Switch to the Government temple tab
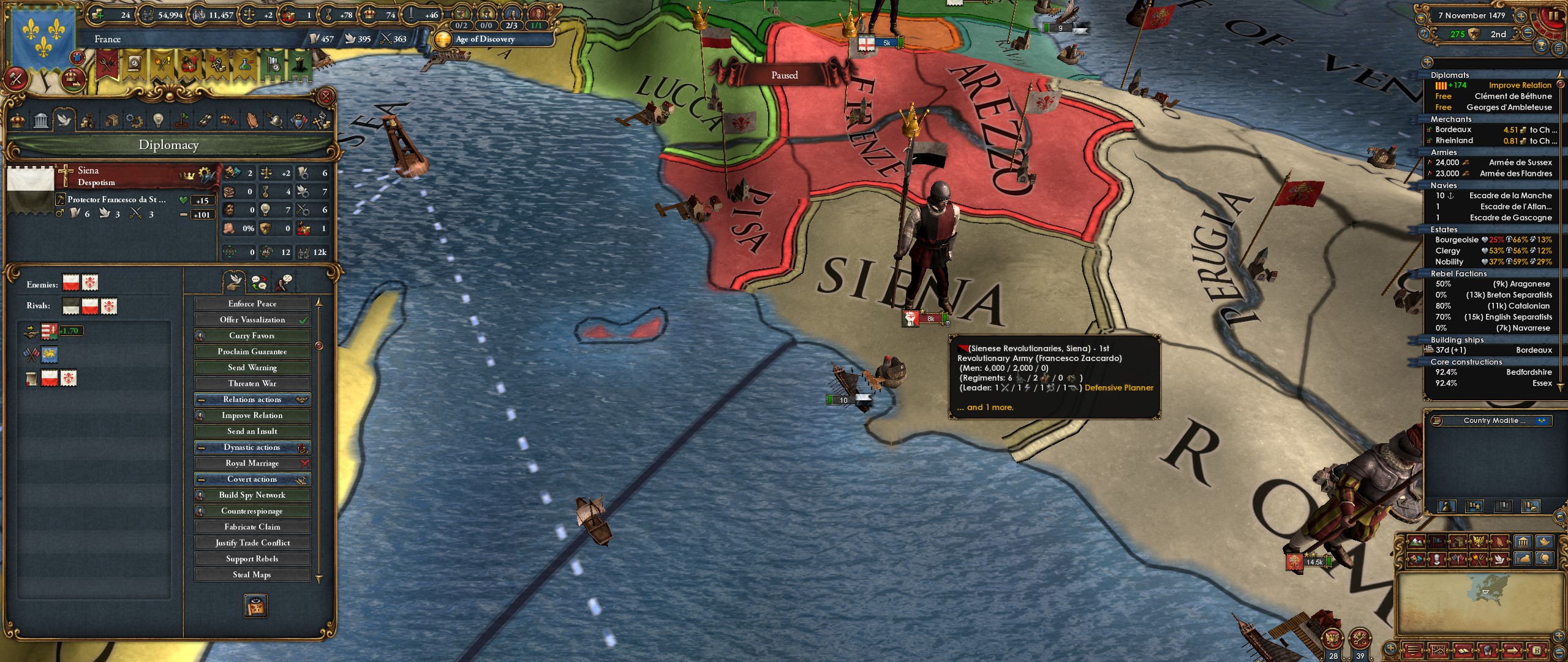 [x=40, y=120]
